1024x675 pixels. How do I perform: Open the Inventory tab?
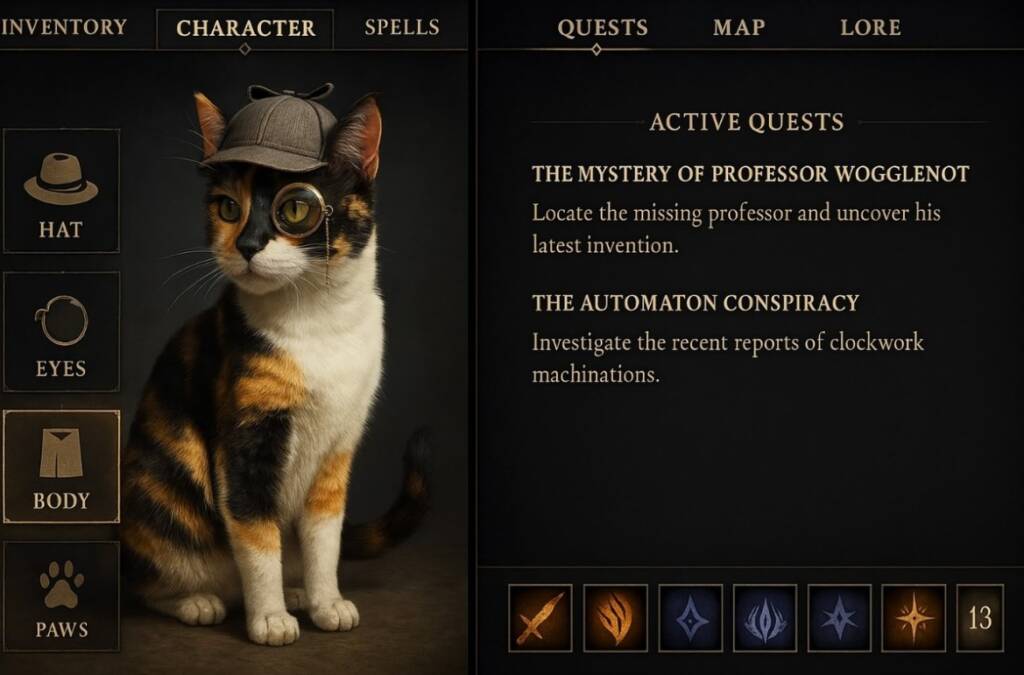(64, 27)
